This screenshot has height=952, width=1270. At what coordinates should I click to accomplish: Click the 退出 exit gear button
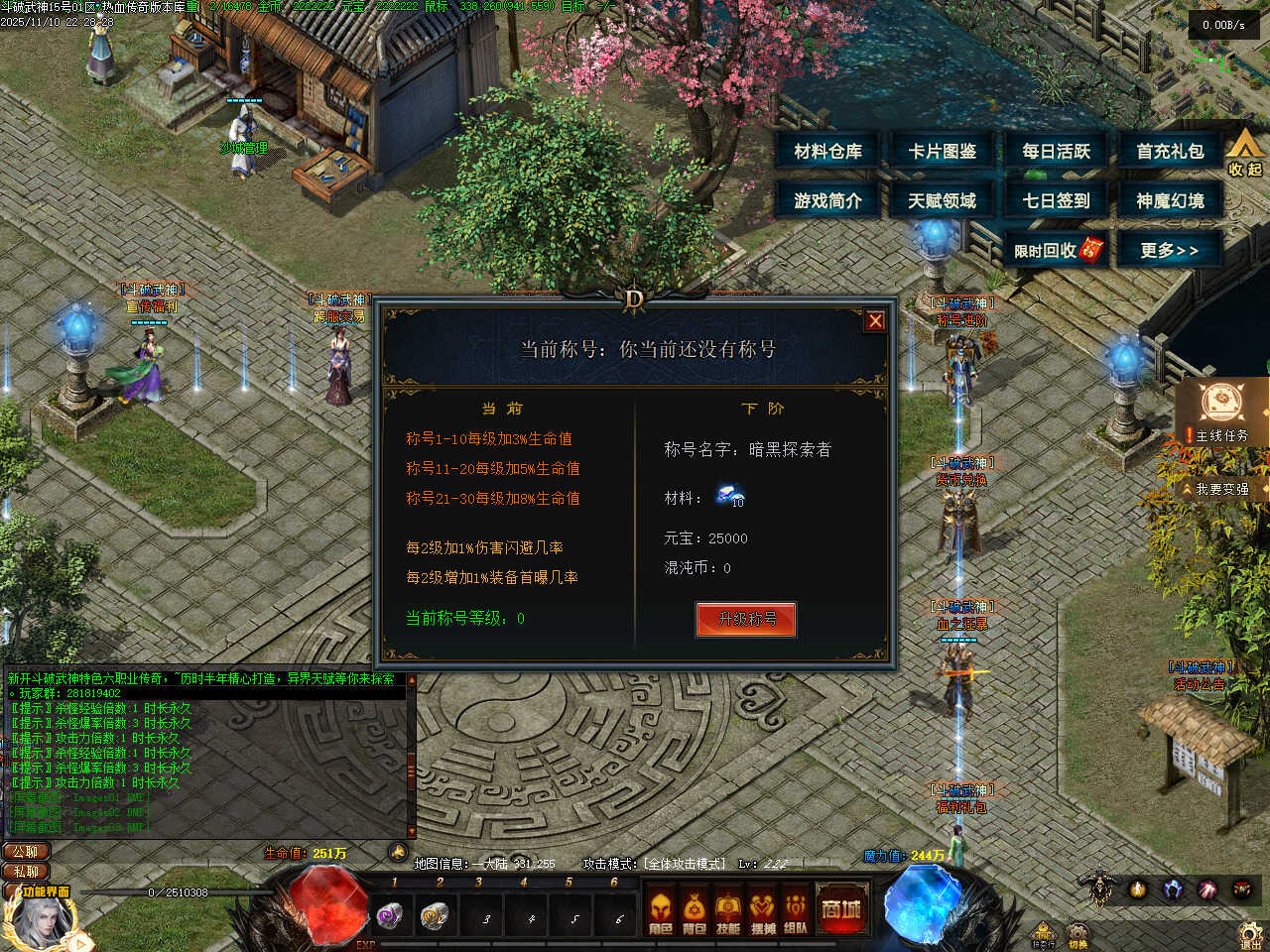point(1251,934)
